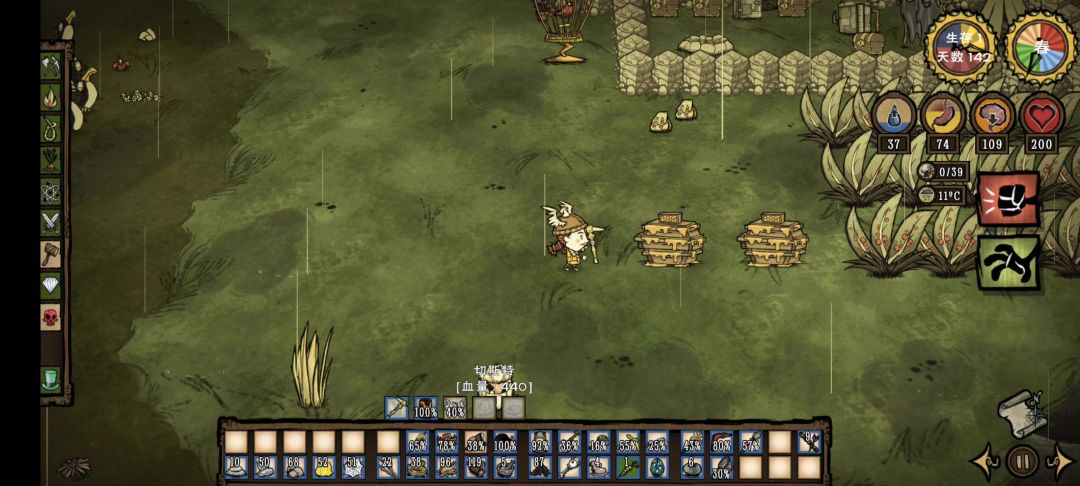This screenshot has width=1080, height=486.
Task: Open the Tools crafting tab
Action: click(x=50, y=66)
